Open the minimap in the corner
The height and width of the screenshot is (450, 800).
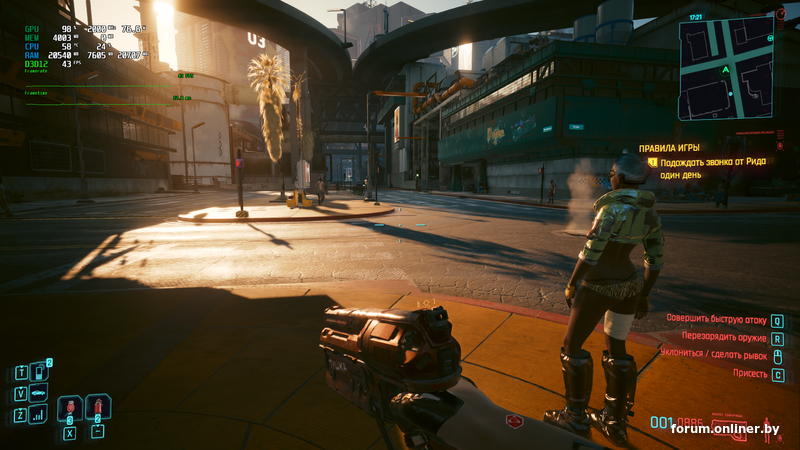coord(724,68)
